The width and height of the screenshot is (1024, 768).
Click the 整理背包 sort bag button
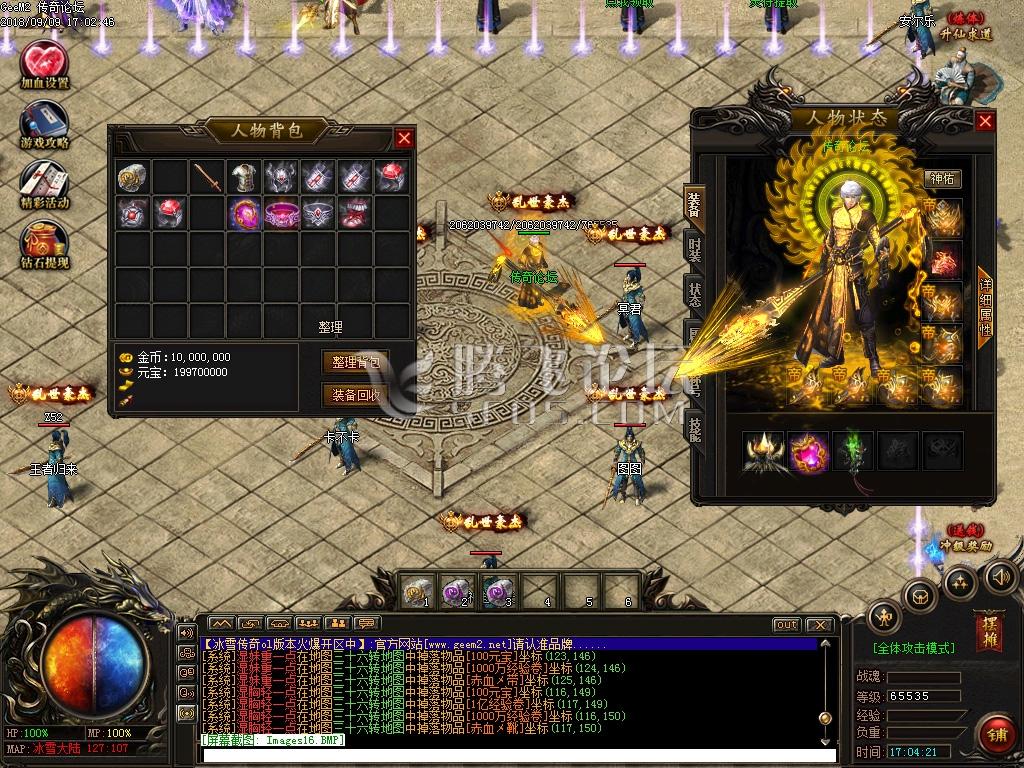355,362
